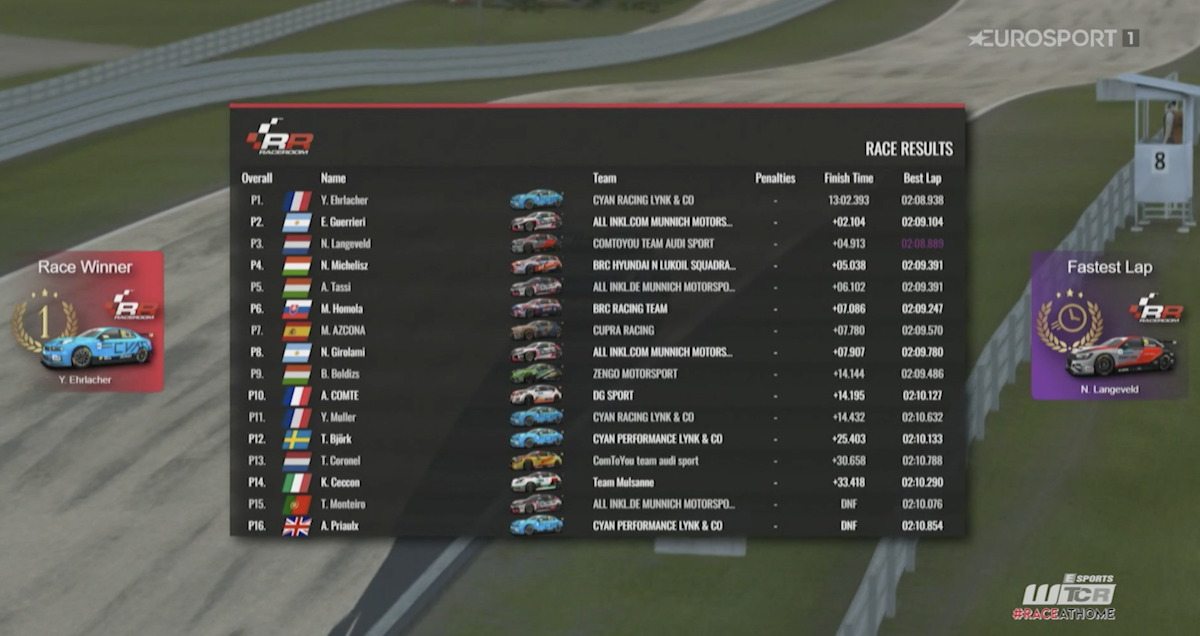Select Y. Ehrlacher's P1 result row

(x=597, y=200)
